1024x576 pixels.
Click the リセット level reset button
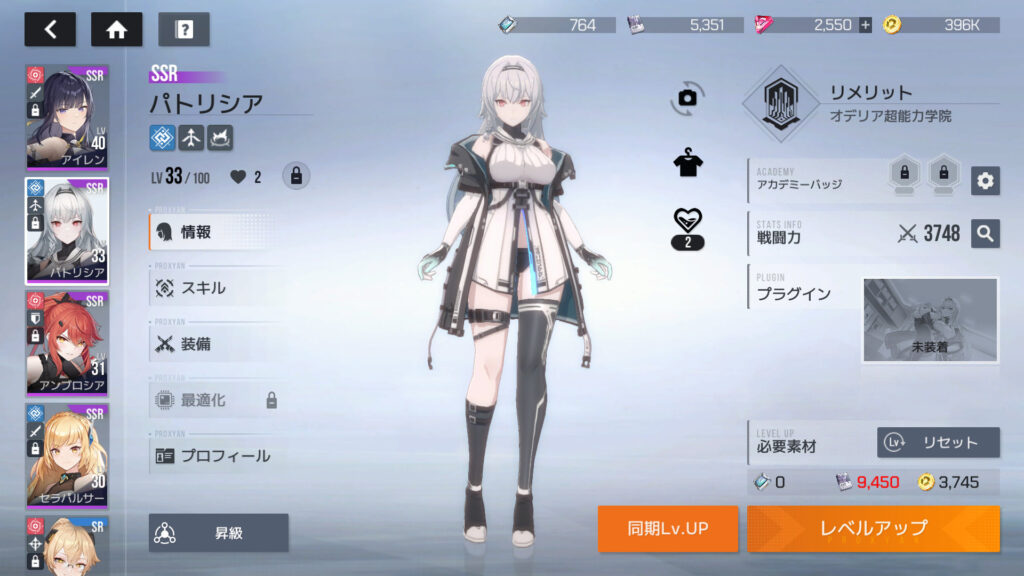coord(938,442)
